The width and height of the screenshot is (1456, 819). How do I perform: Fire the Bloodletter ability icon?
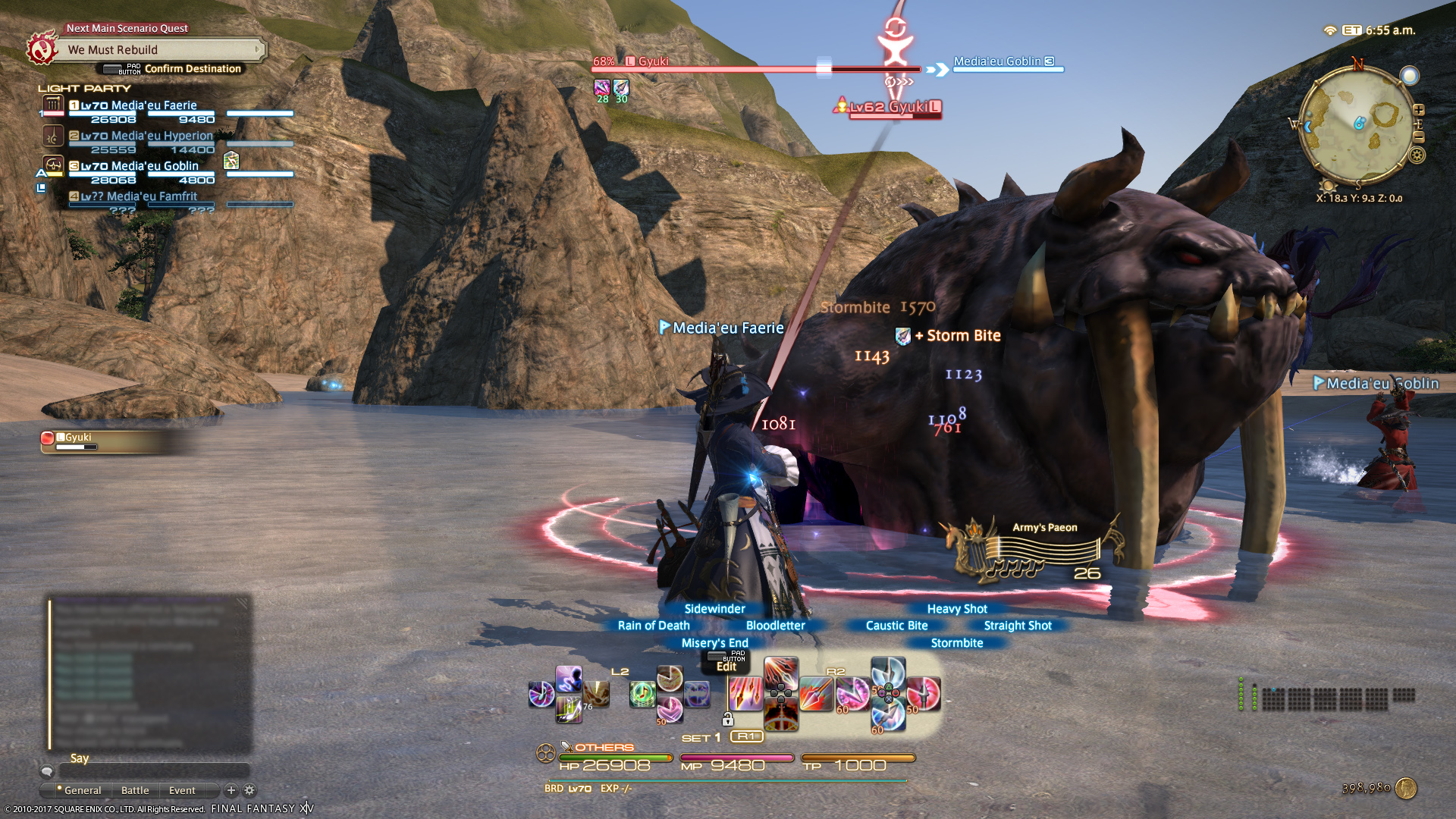(x=816, y=694)
